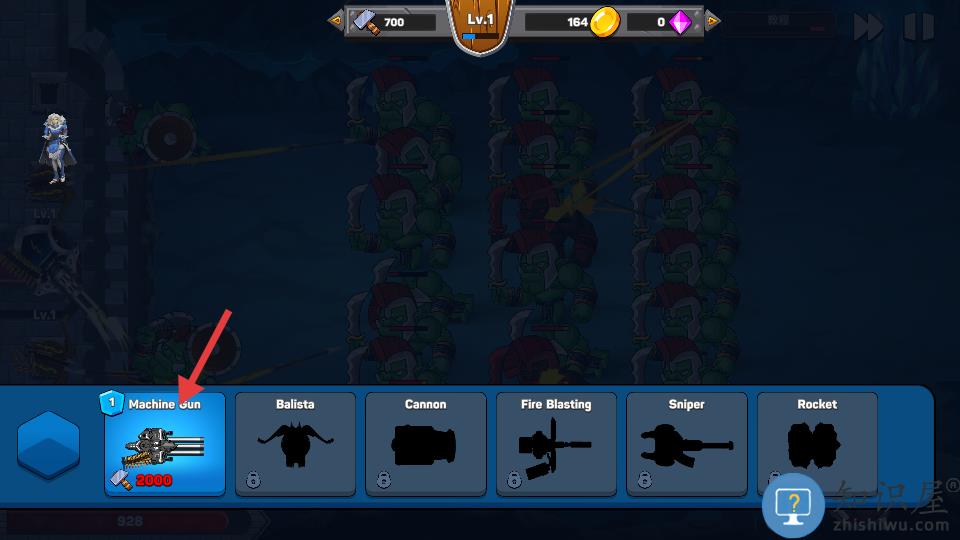This screenshot has height=540, width=960.
Task: Pick the locked Fire Blasting card
Action: tap(556, 443)
